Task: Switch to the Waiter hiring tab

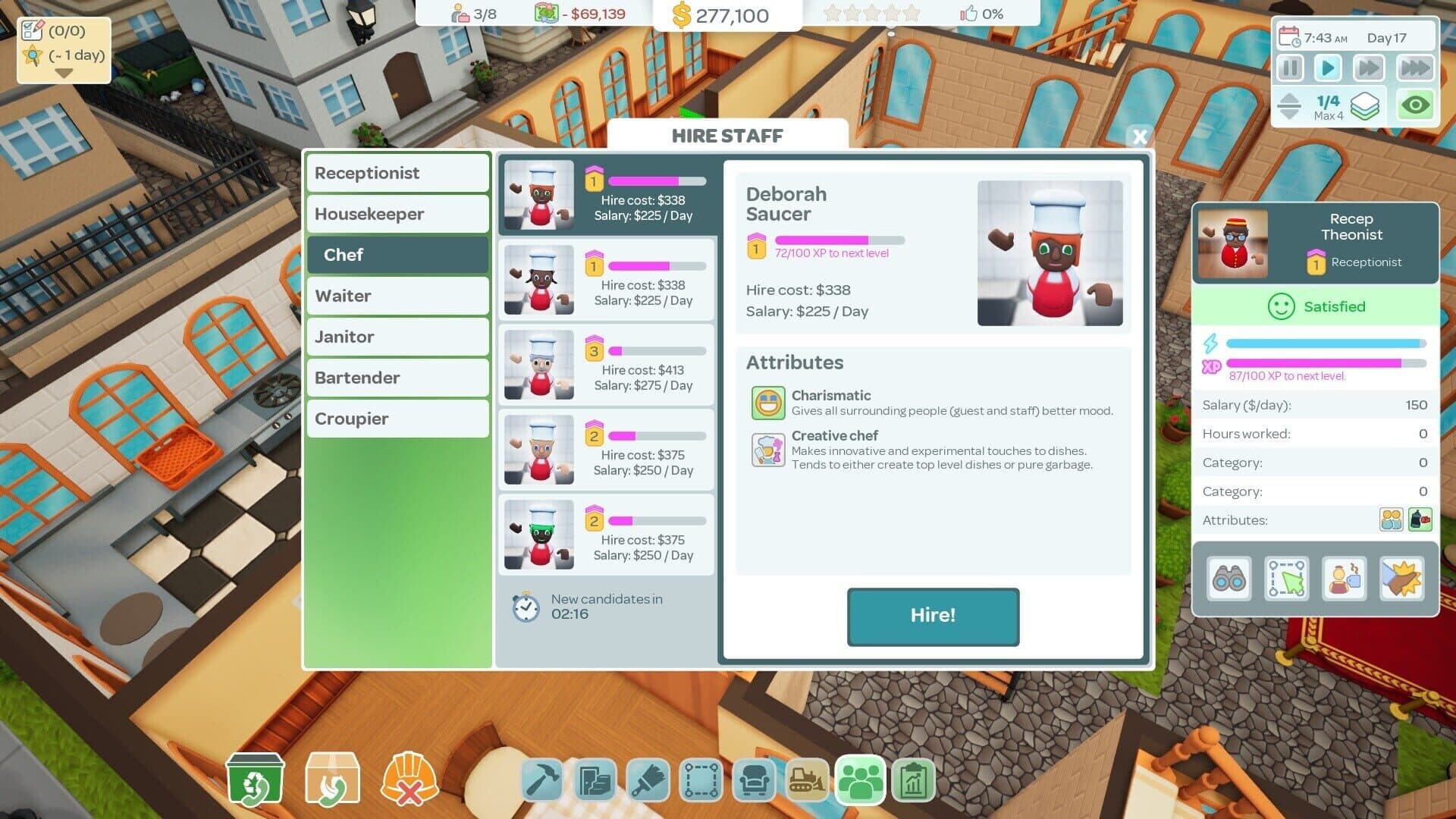Action: coord(397,296)
